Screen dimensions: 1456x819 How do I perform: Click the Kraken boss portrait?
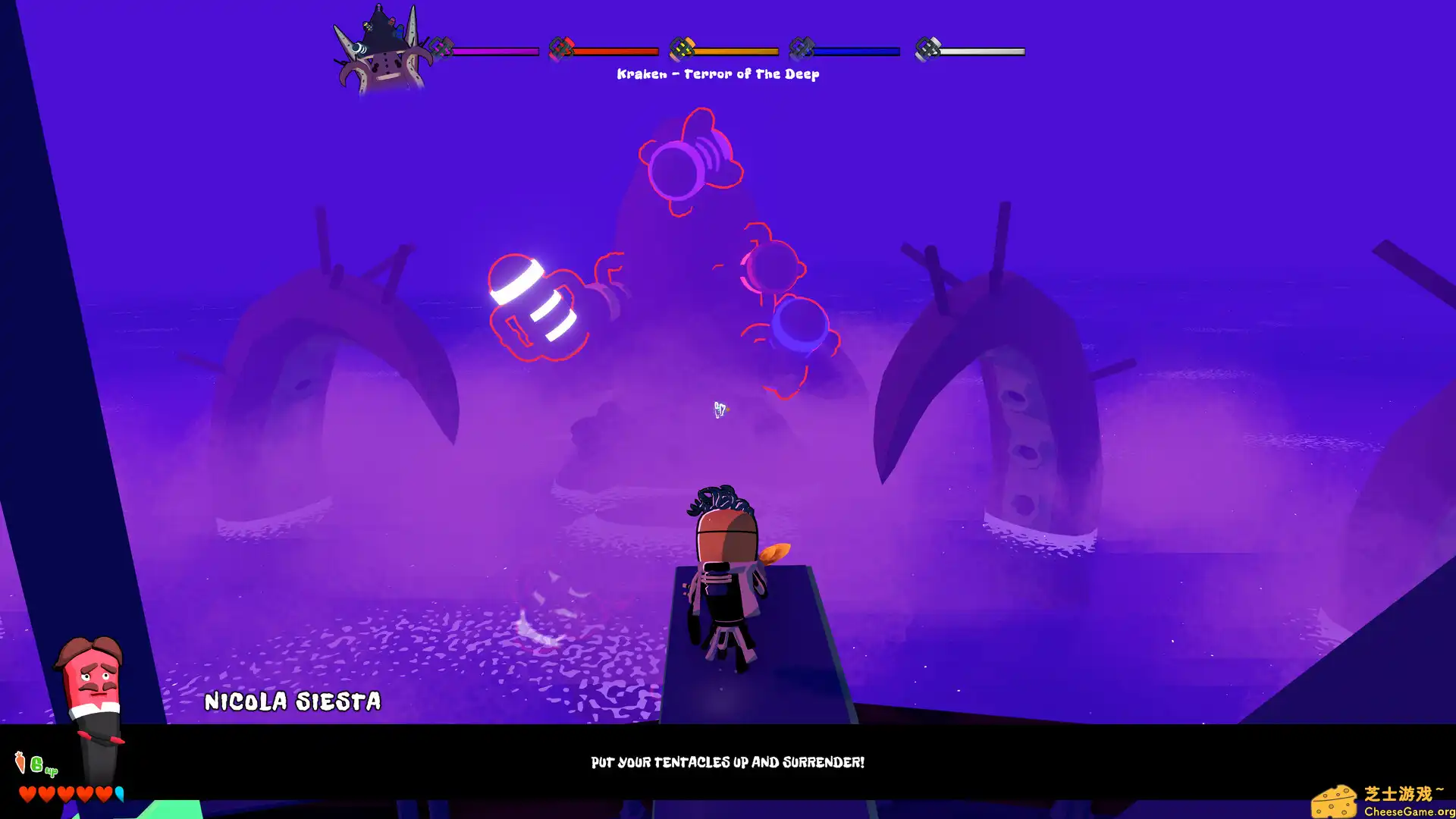[x=383, y=53]
